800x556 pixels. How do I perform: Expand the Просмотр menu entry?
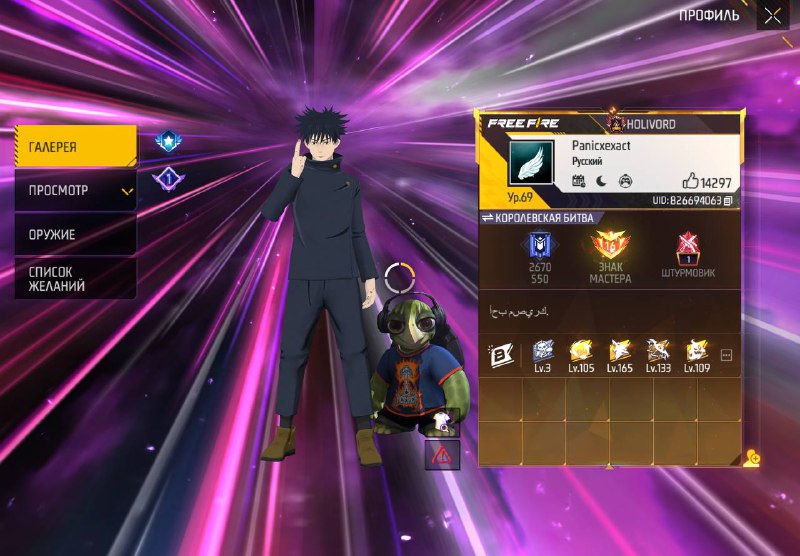(76, 190)
